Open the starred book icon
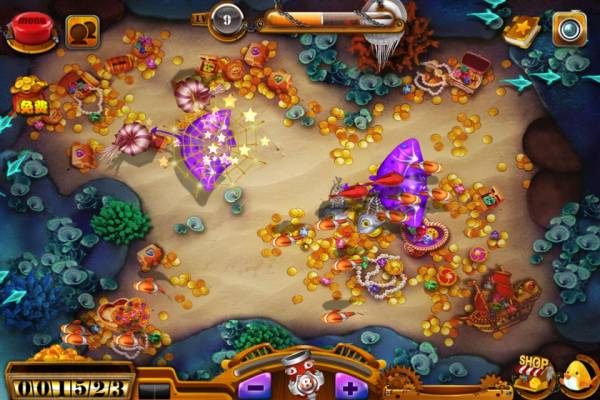Screen dimensions: 600x400 [x=521, y=29]
